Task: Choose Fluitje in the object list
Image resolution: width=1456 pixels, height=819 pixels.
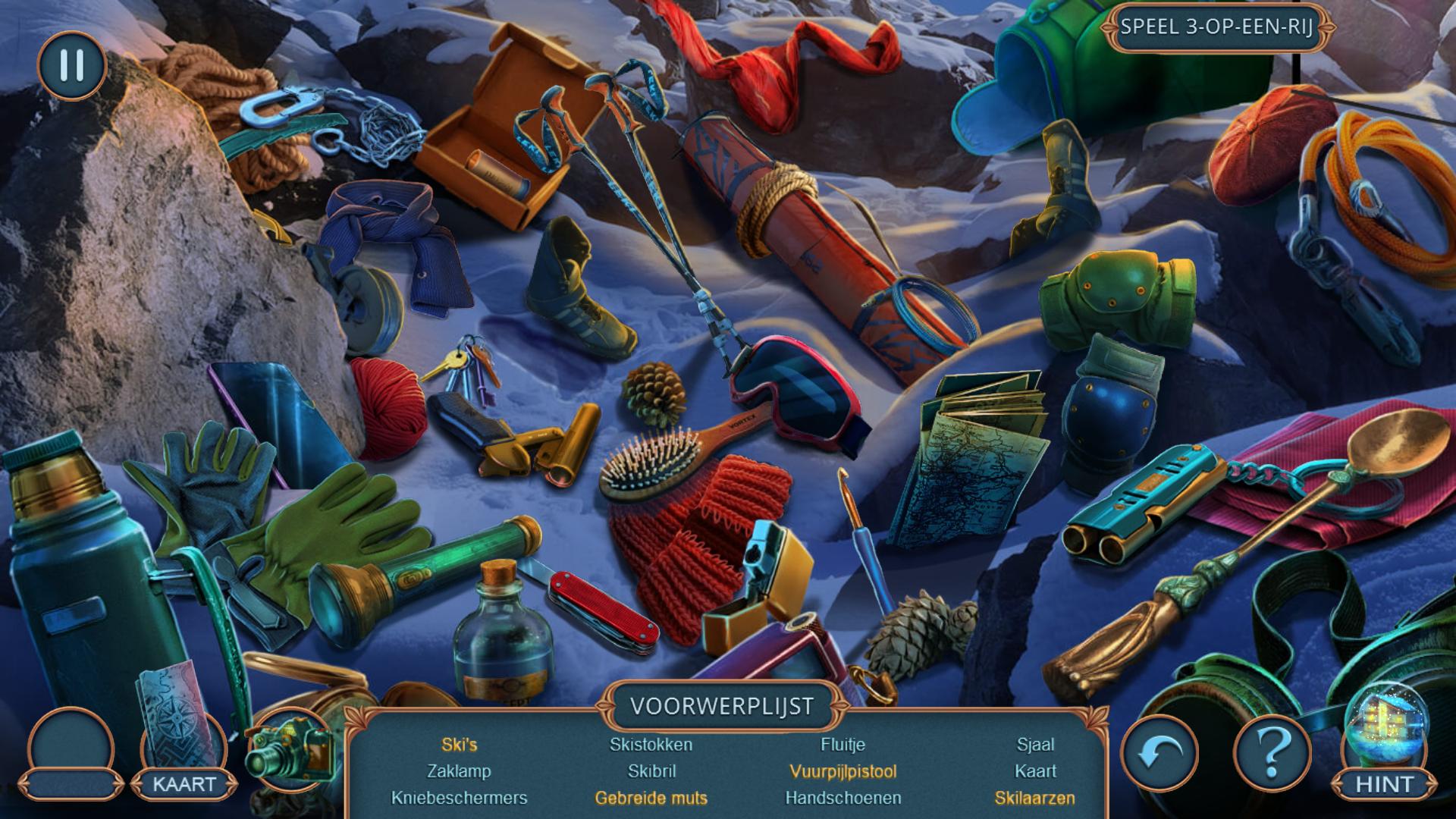Action: click(x=843, y=745)
